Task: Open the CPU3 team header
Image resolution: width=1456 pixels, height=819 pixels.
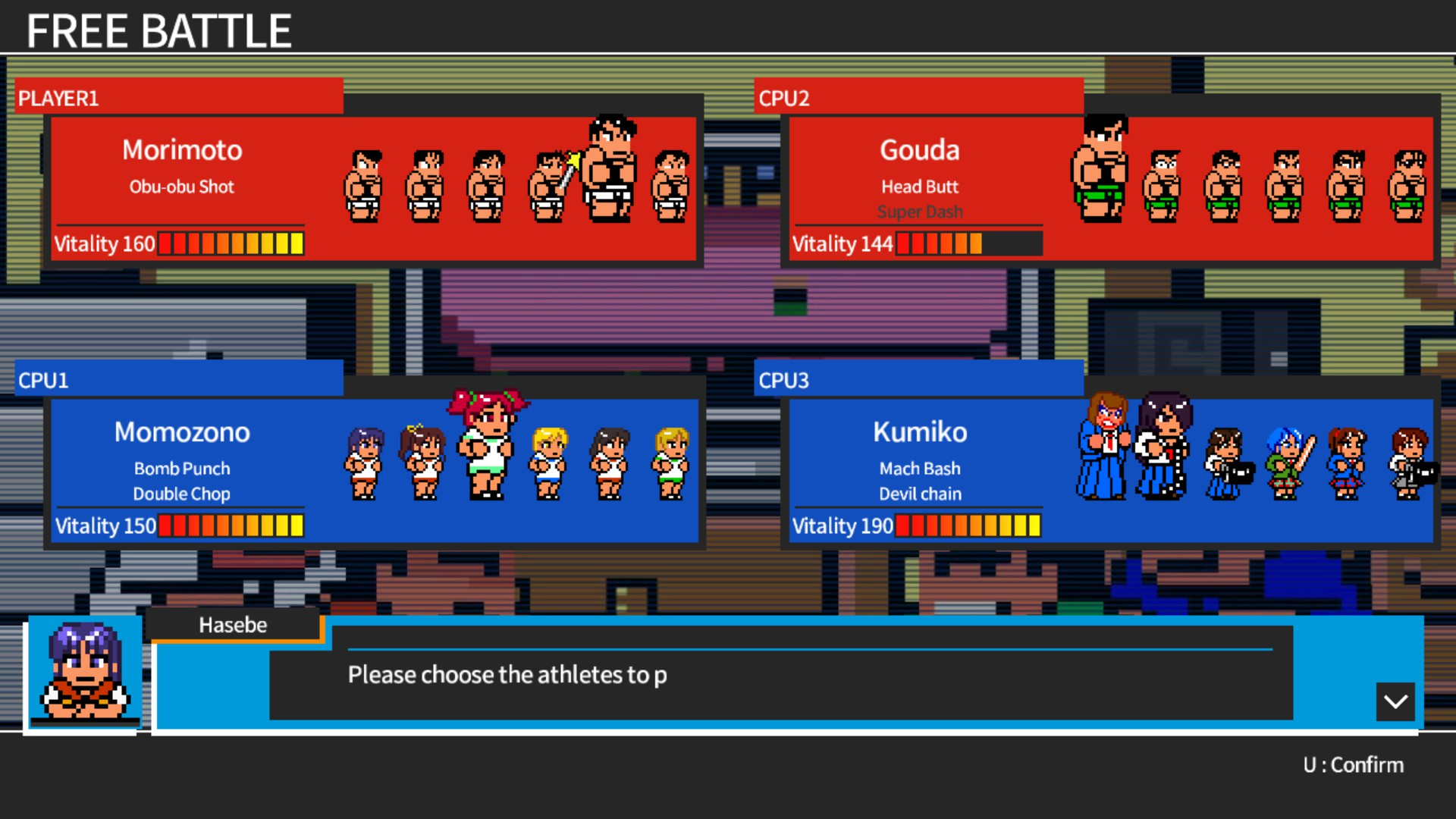Action: [x=918, y=380]
